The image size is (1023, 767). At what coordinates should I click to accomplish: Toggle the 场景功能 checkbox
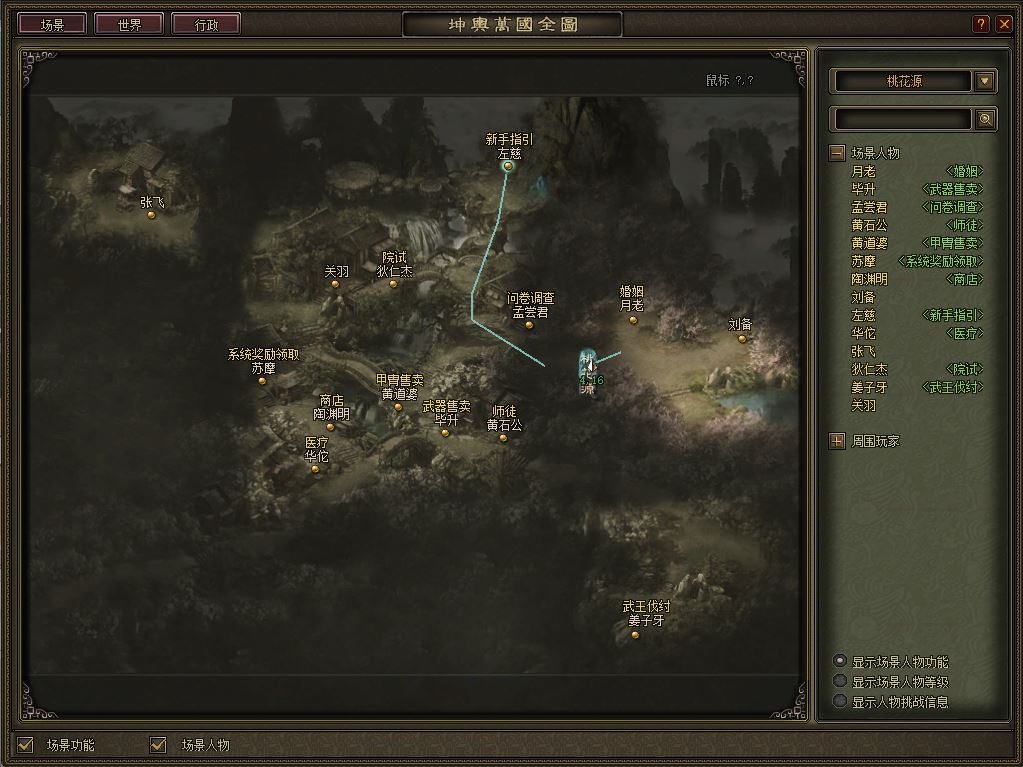coord(26,744)
